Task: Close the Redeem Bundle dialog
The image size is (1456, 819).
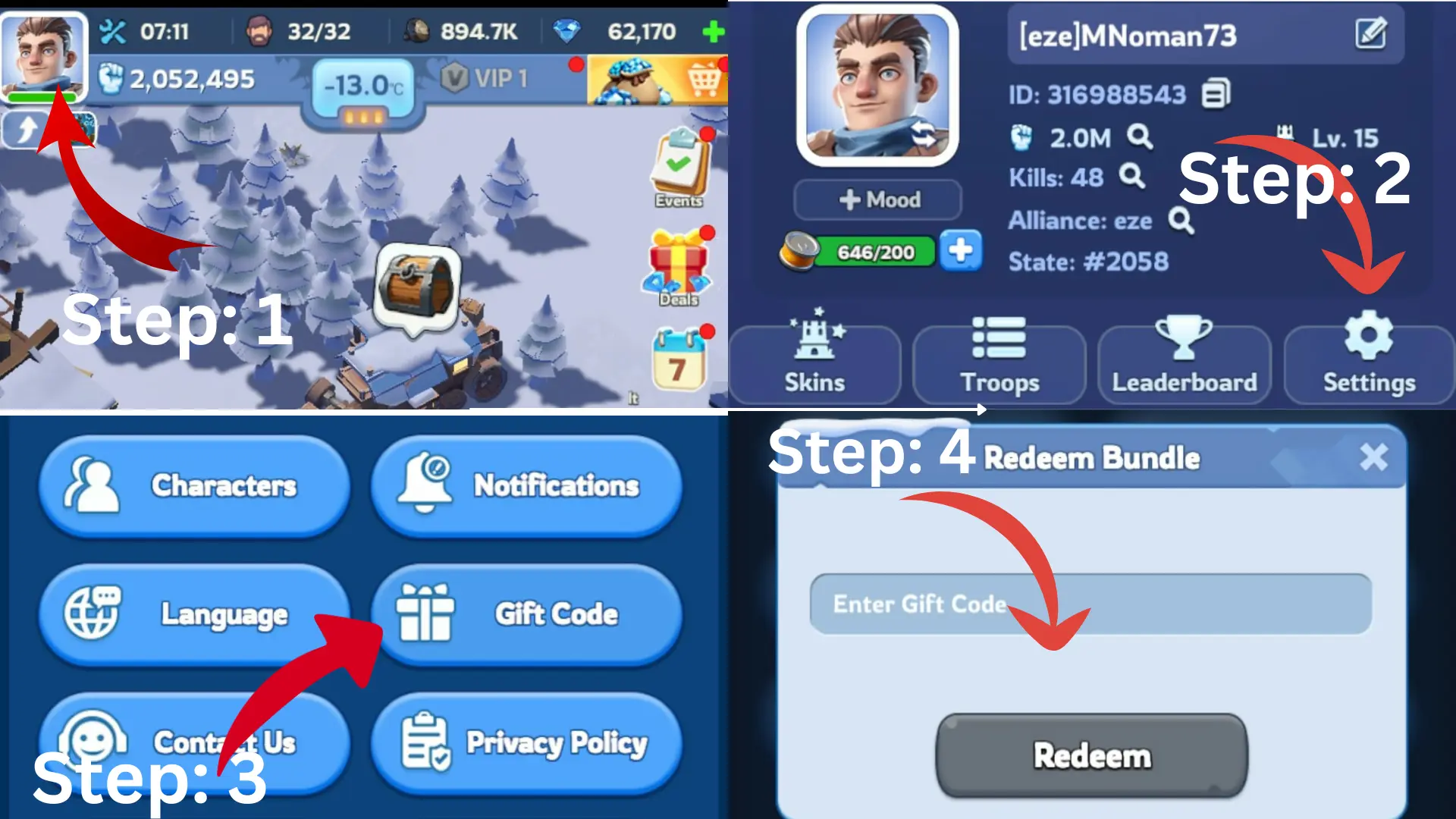Action: coord(1373,457)
